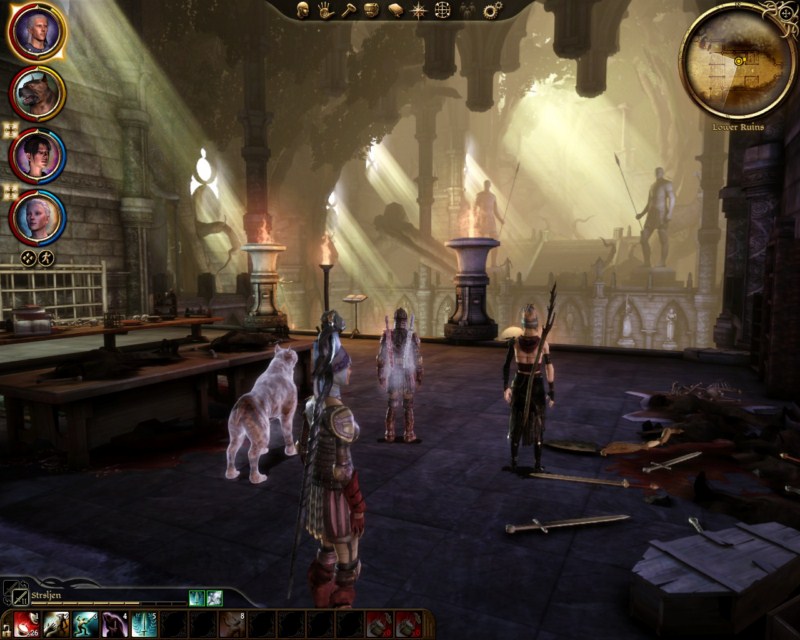Select all party members button
This screenshot has width=800, height=640.
tap(29, 257)
